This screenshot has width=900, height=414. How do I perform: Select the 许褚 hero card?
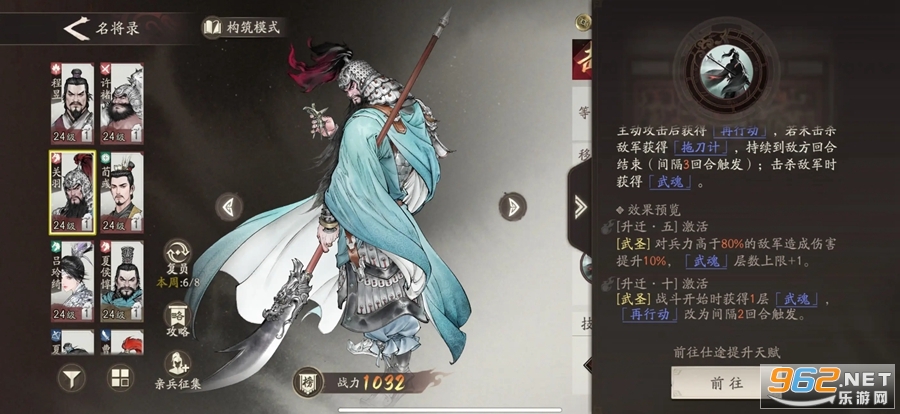tap(121, 104)
